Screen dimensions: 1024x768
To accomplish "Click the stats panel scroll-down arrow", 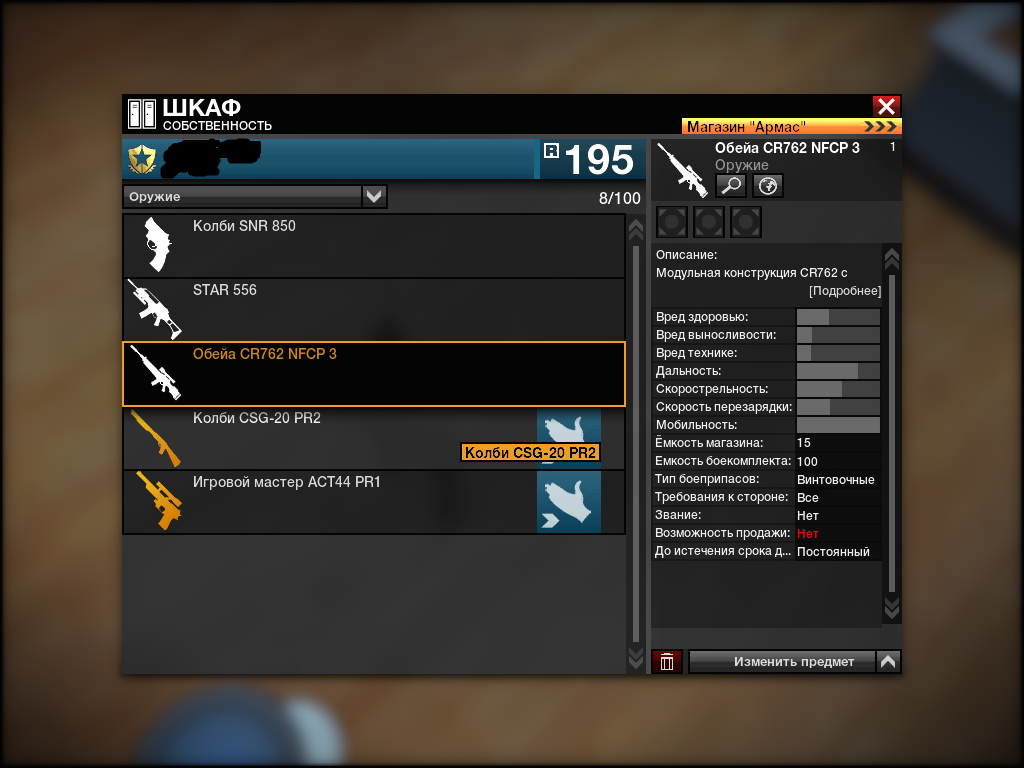I will coord(892,607).
